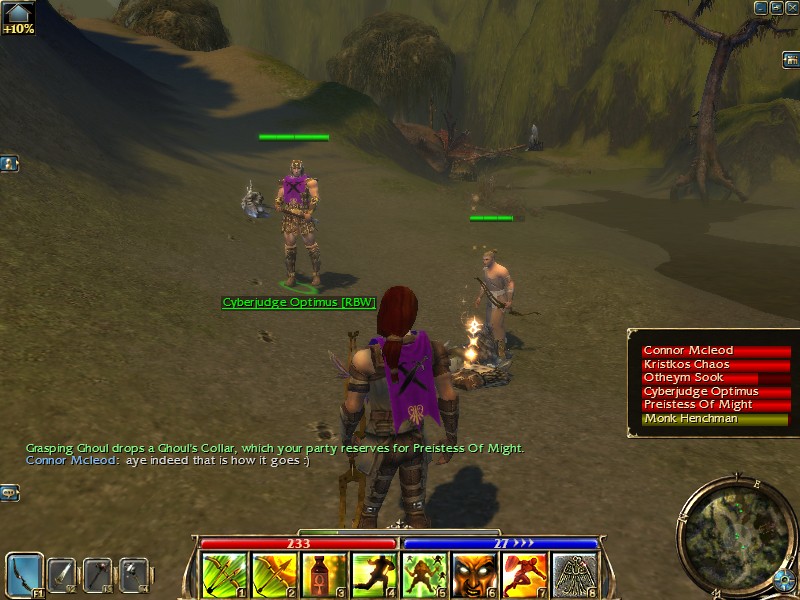Target the Monk Henchman party entry
Screen dimensions: 800x600
point(715,419)
